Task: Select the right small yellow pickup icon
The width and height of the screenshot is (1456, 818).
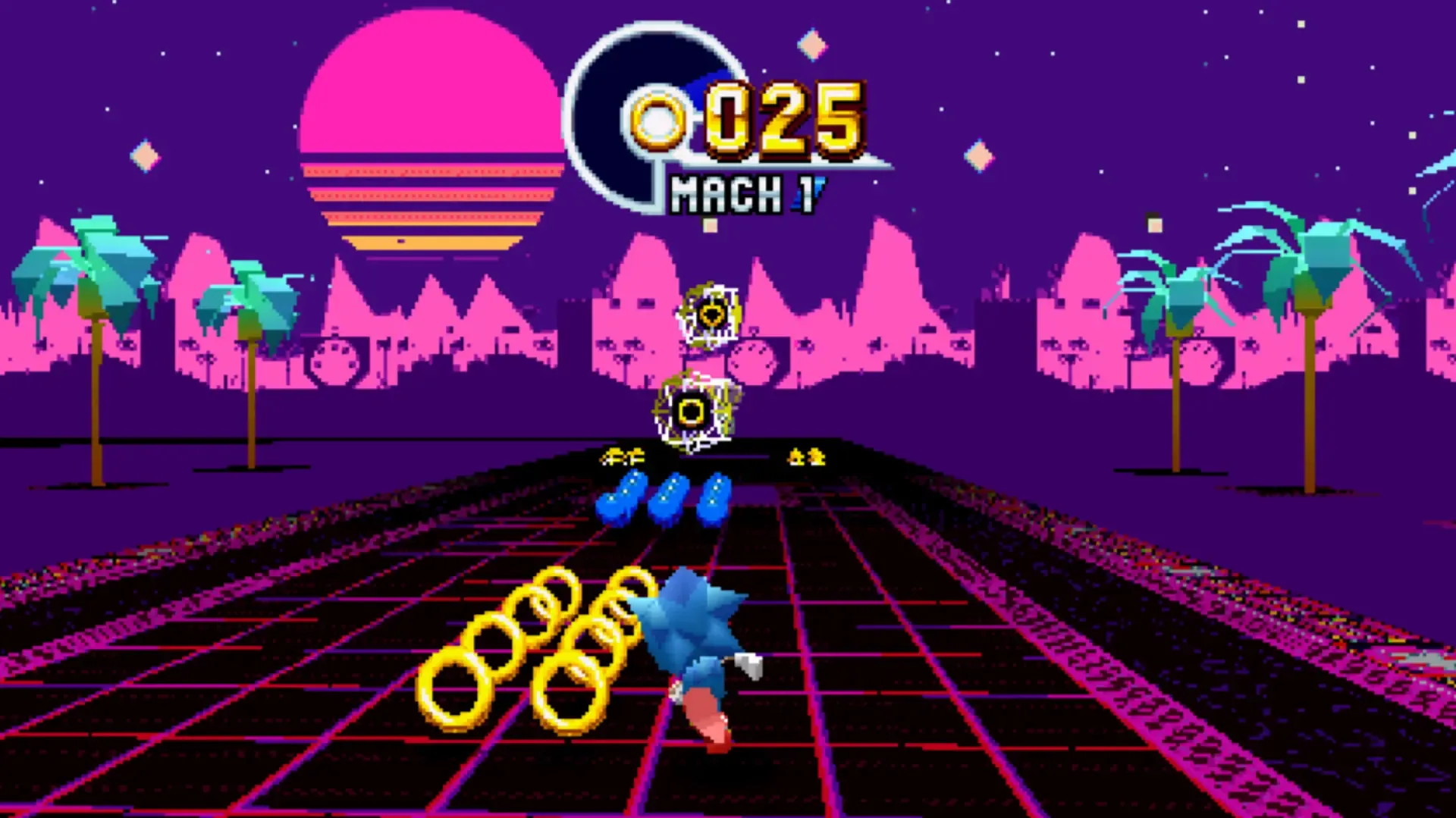Action: pyautogui.click(x=805, y=456)
